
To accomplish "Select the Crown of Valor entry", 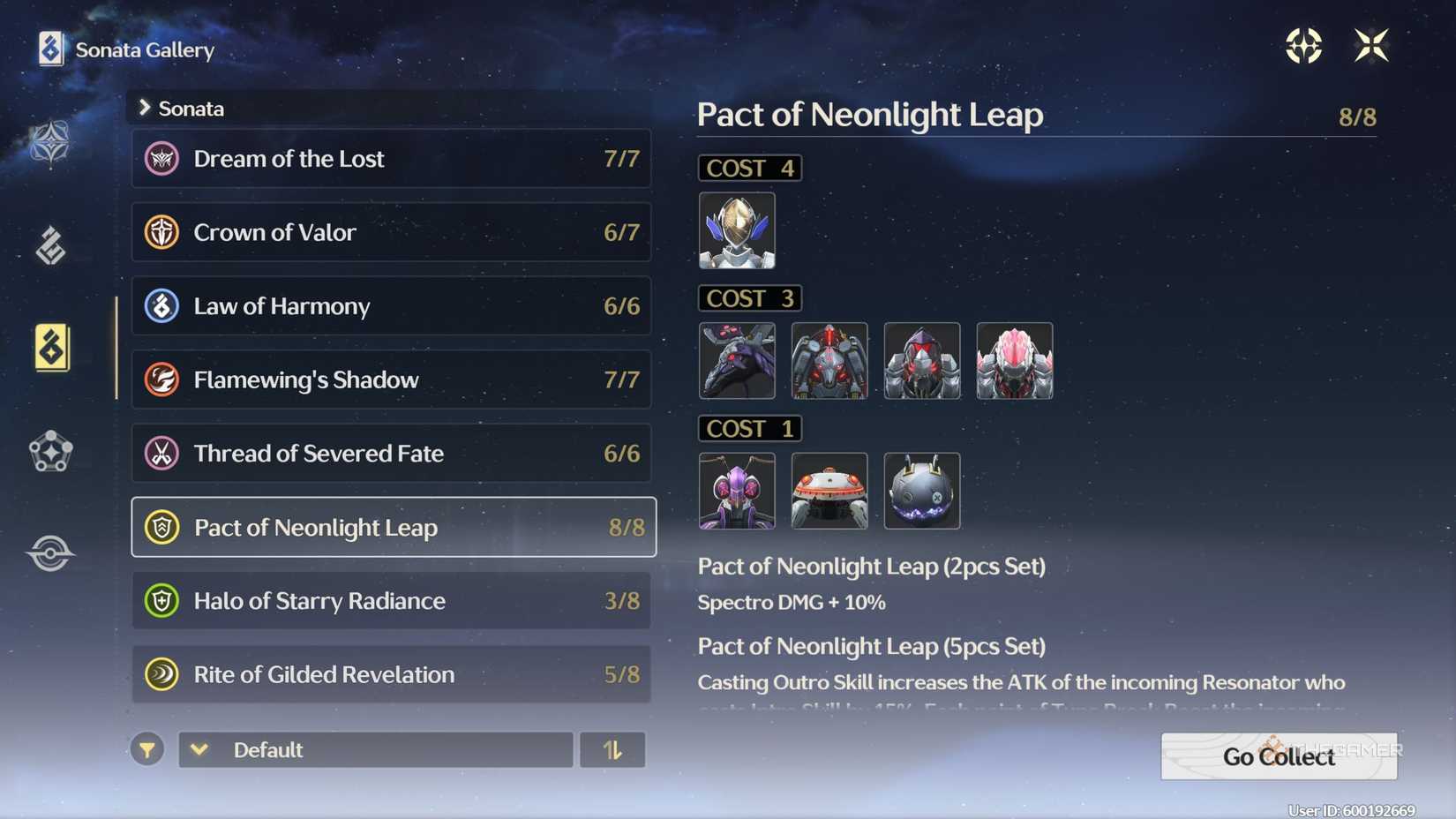I will click(x=391, y=232).
